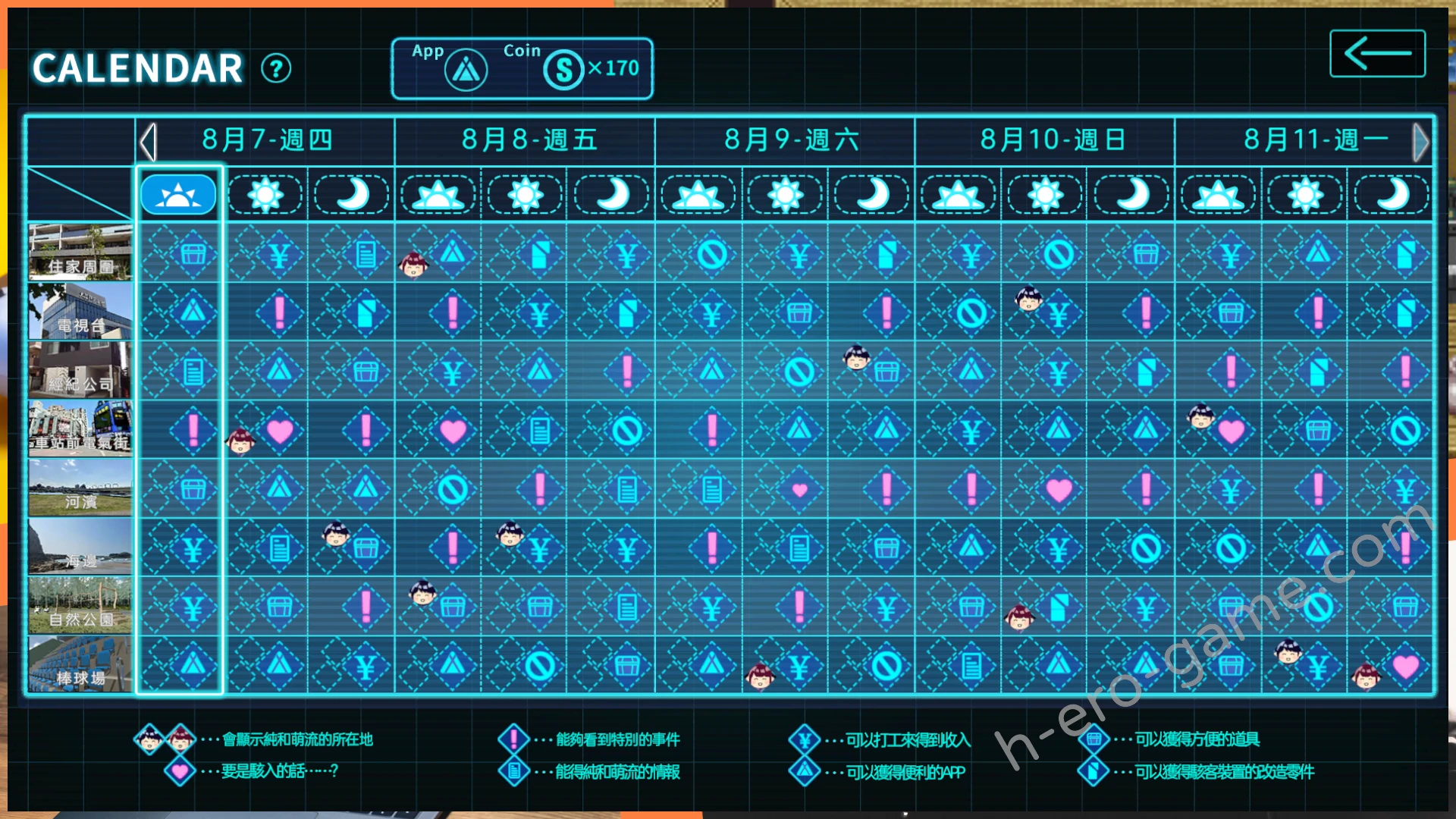The height and width of the screenshot is (819, 1456).
Task: Go to the previous calendar days
Action: (149, 142)
